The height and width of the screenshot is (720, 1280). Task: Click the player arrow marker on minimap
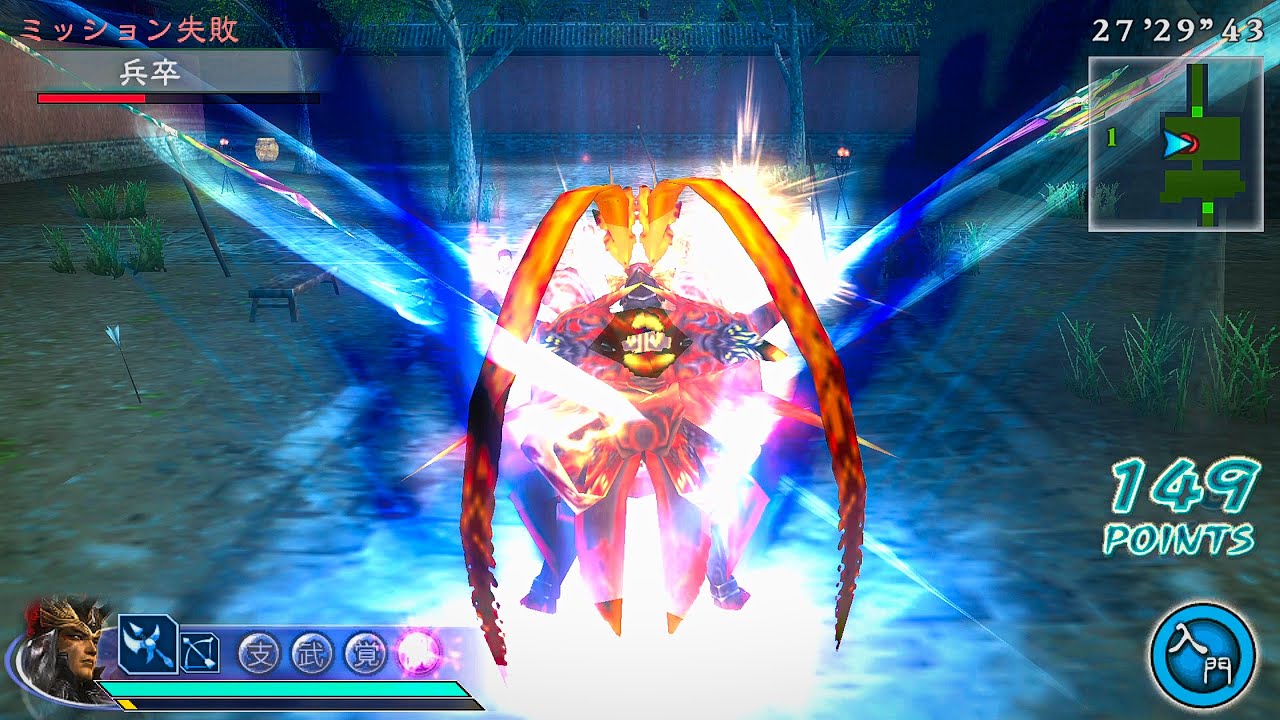tap(1177, 143)
